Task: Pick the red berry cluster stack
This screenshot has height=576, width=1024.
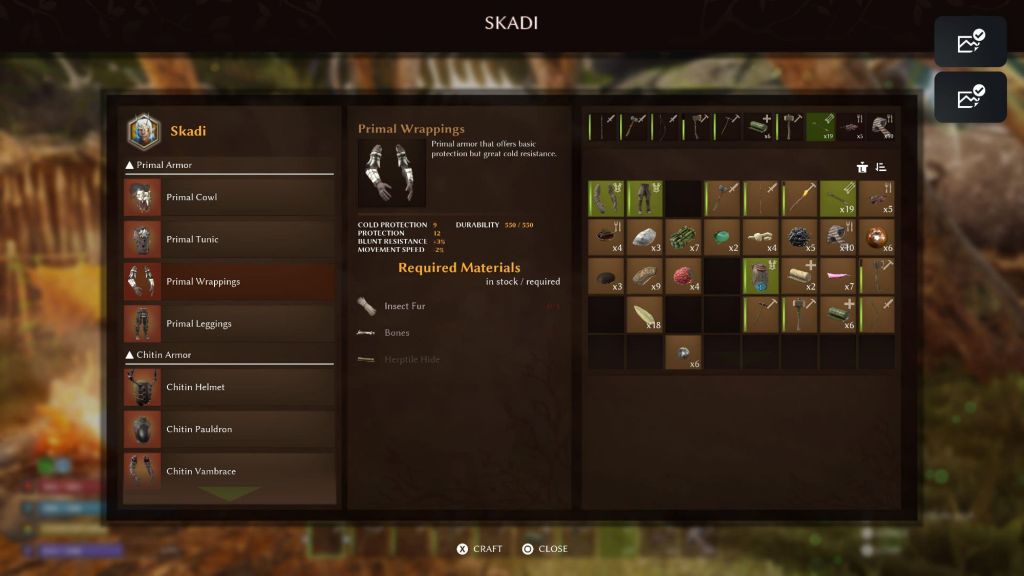Action: pyautogui.click(x=683, y=276)
